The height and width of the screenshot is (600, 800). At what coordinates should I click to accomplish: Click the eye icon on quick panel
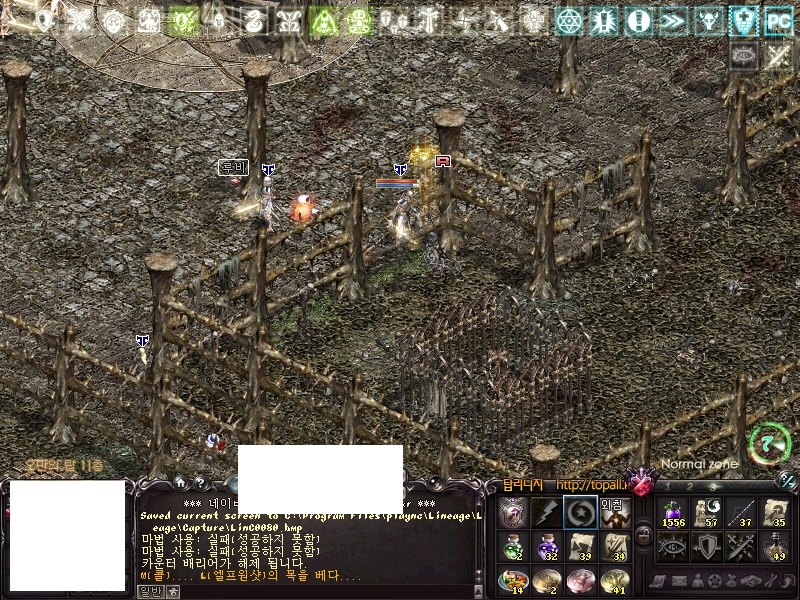[x=673, y=546]
